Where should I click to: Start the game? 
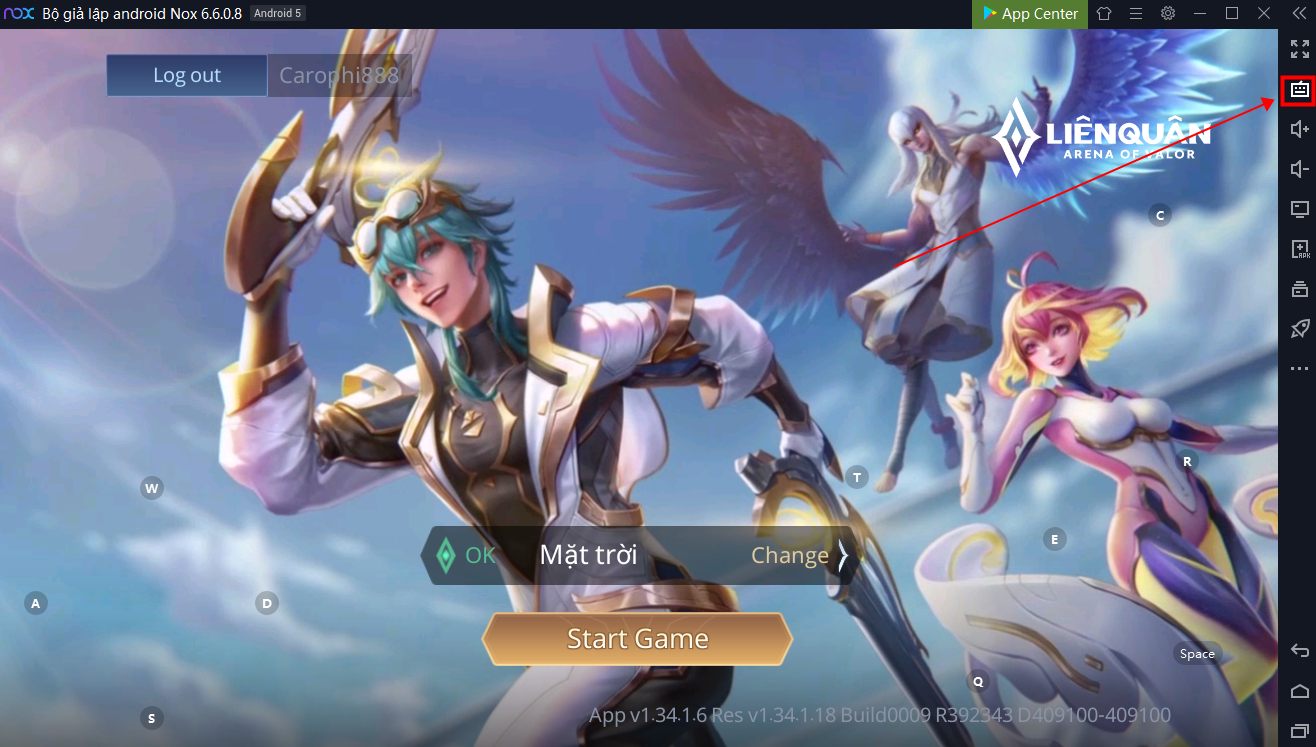click(x=637, y=639)
